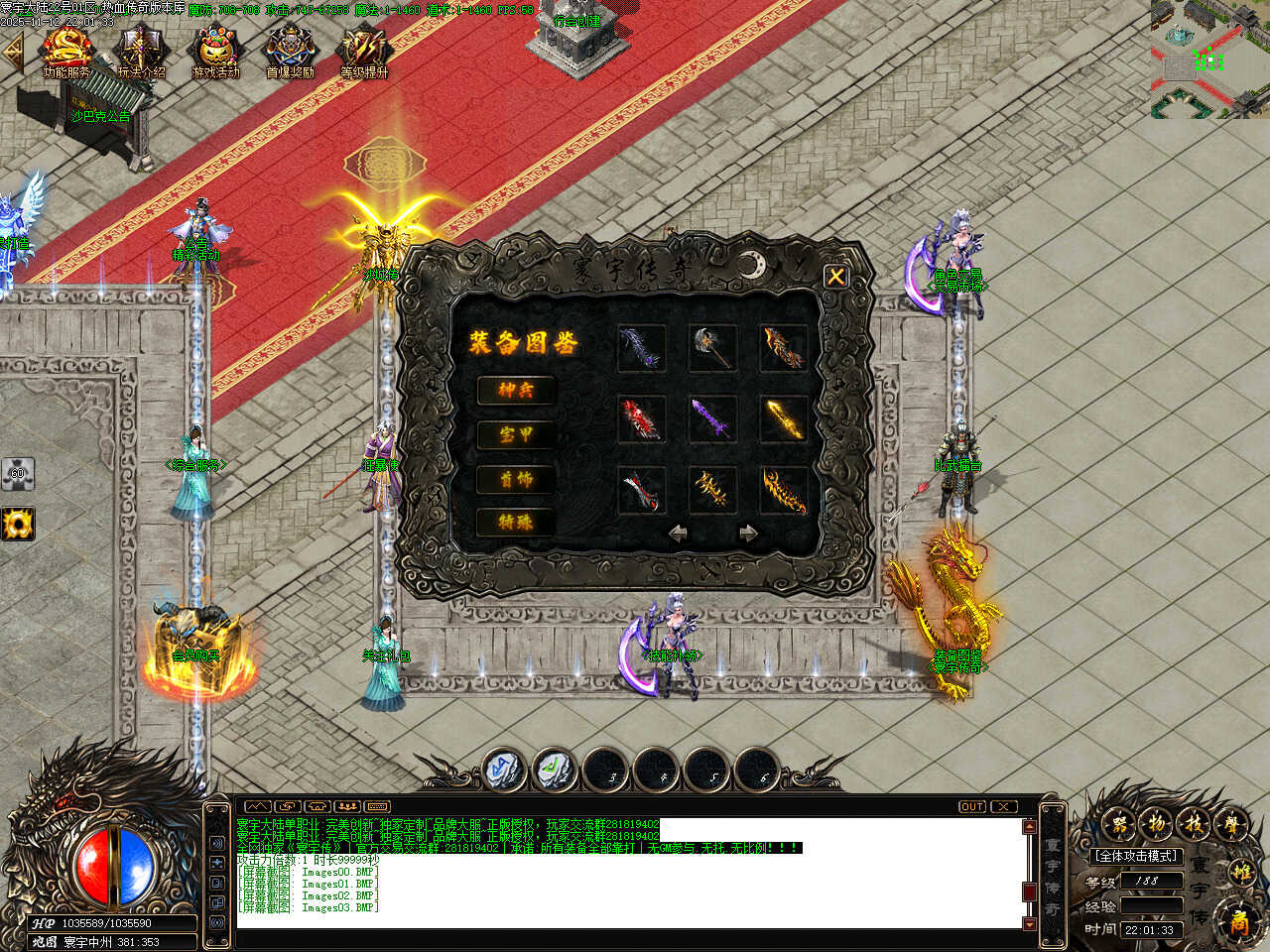Screen dimensions: 1270x952
Task: Select the double-bladed axe weapon slot
Action: [x=712, y=348]
